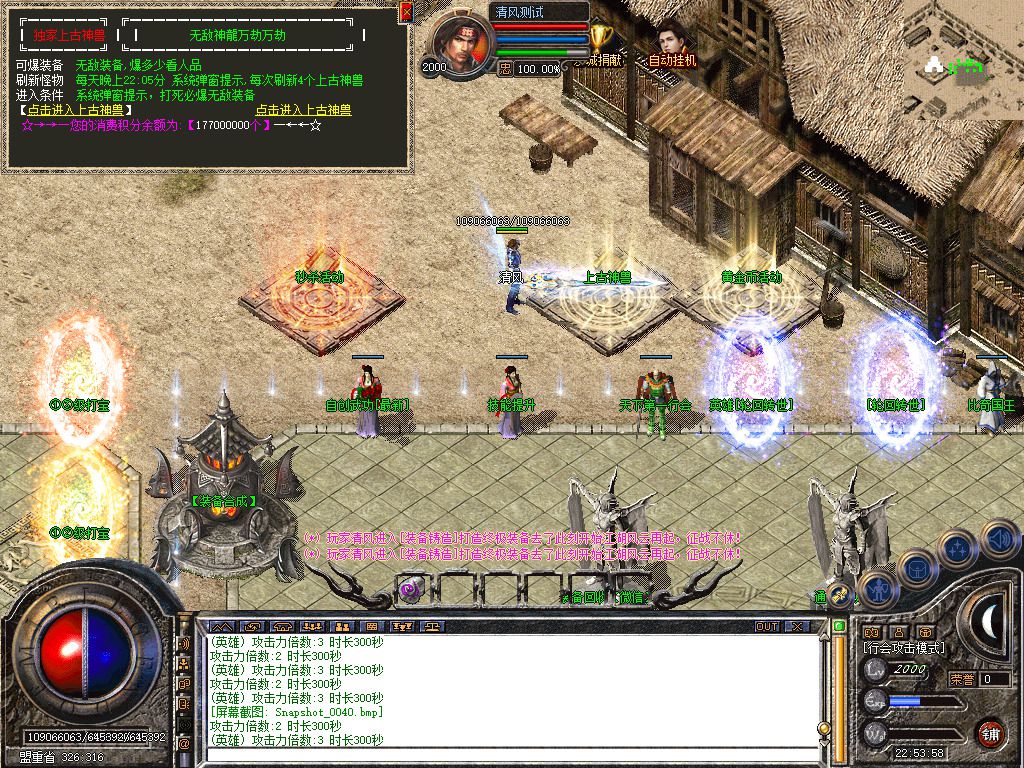
Task: Click the mountain icon above the chat log
Action: point(220,627)
